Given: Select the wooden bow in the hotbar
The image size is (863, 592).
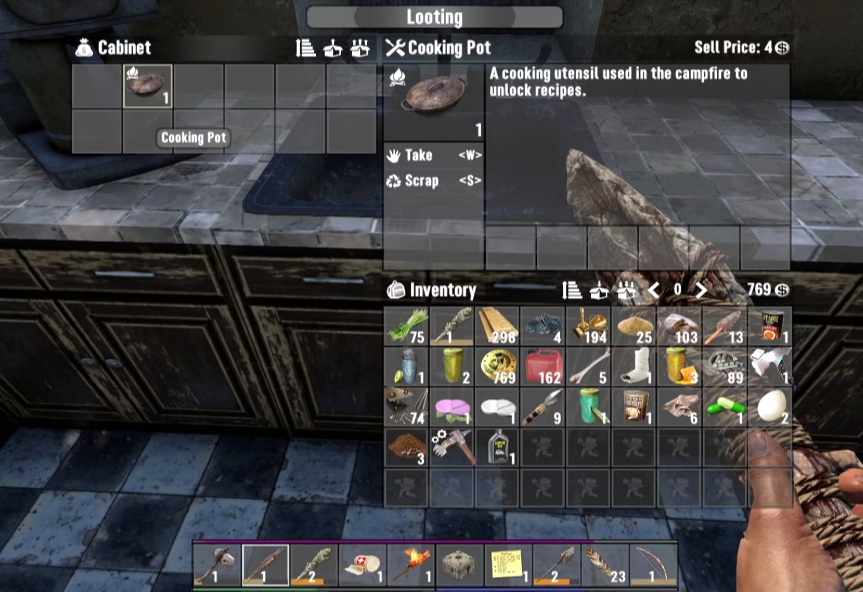Looking at the screenshot, I should [x=654, y=565].
